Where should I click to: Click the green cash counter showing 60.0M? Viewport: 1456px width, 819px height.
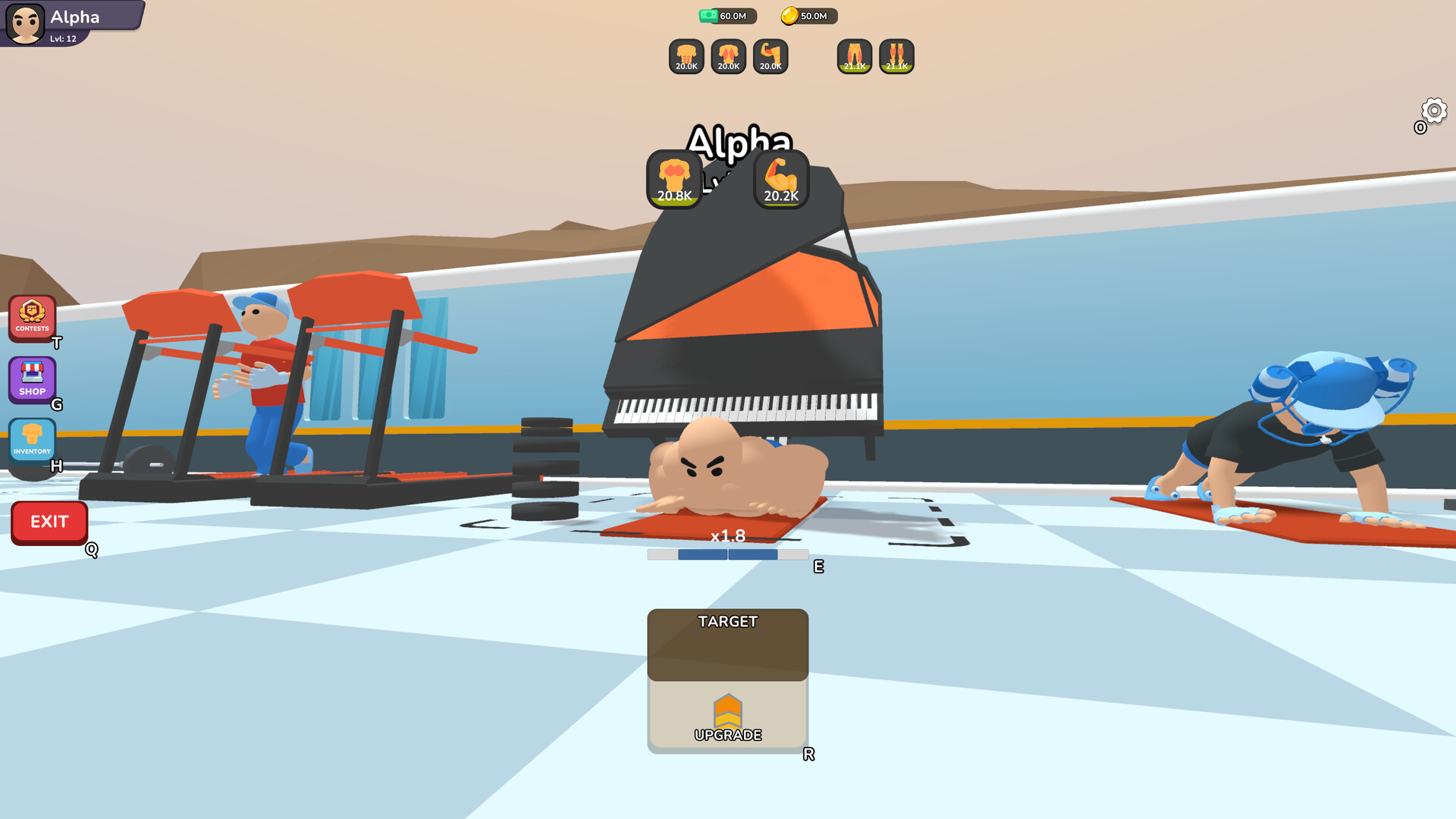click(x=726, y=16)
